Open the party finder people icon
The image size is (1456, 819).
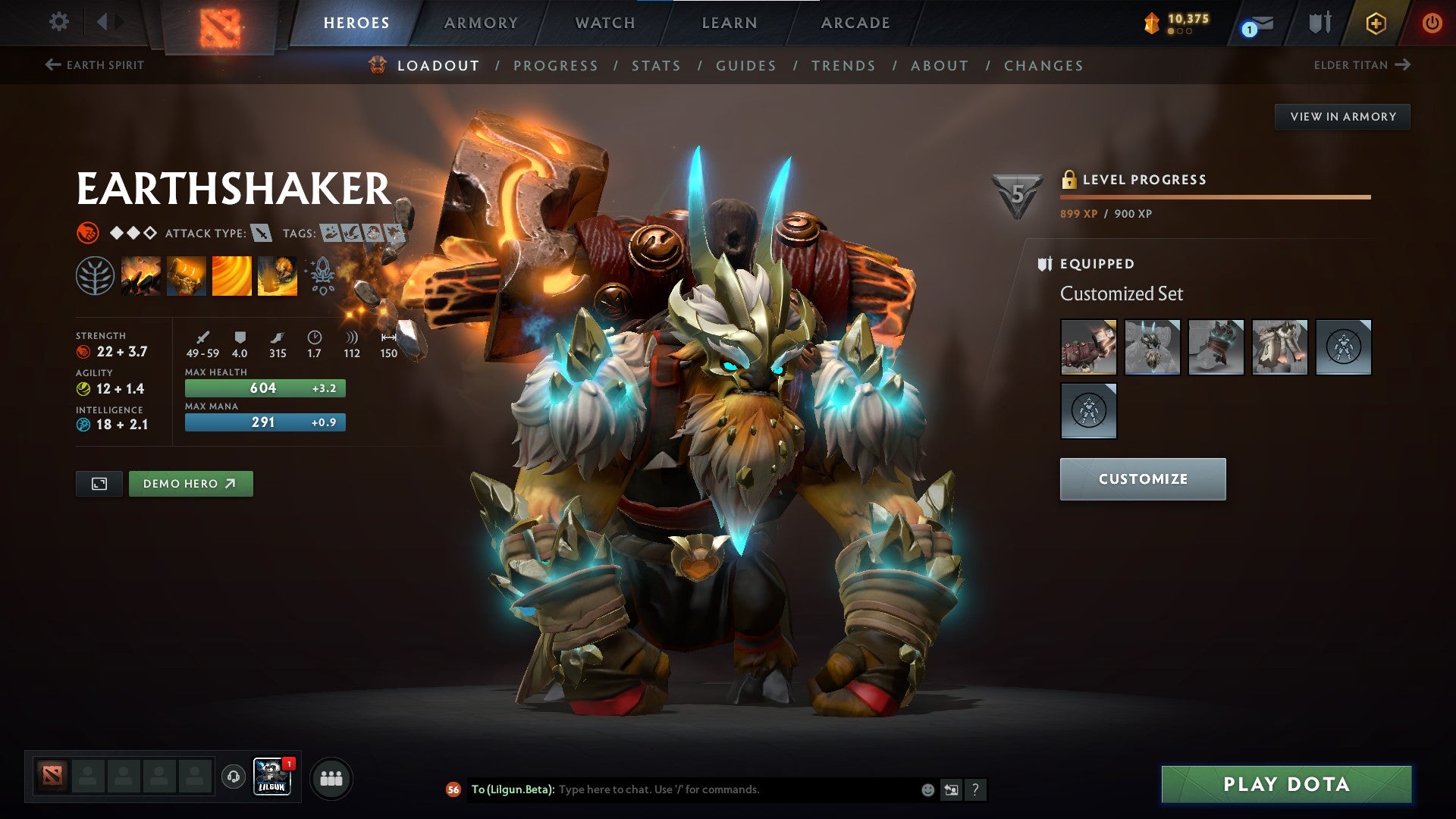(x=331, y=777)
